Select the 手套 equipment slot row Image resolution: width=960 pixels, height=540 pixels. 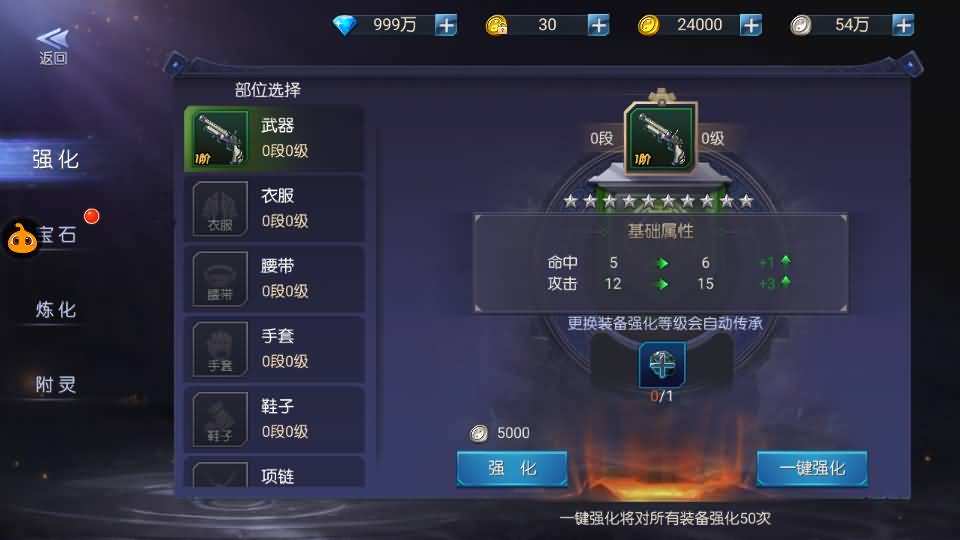pos(274,348)
